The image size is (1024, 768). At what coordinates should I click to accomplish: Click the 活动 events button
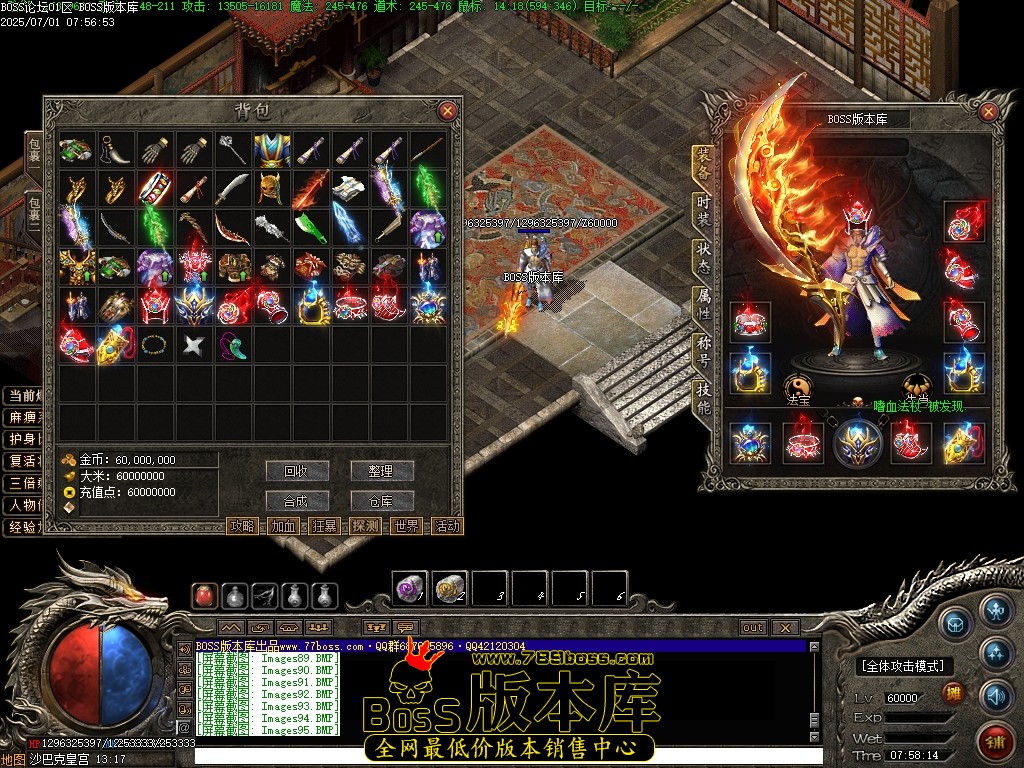click(x=447, y=526)
